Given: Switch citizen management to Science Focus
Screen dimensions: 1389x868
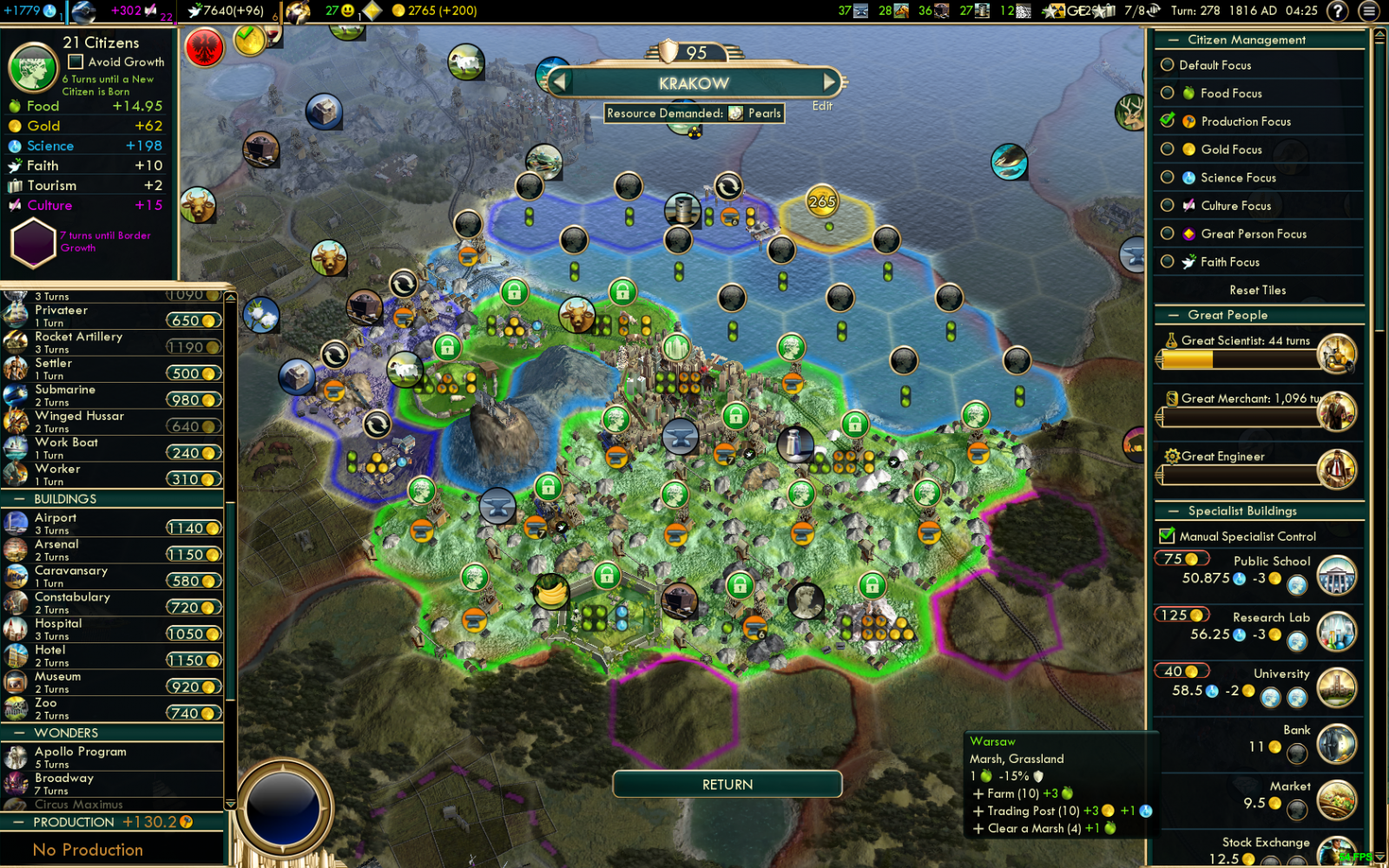Looking at the screenshot, I should tap(1168, 177).
